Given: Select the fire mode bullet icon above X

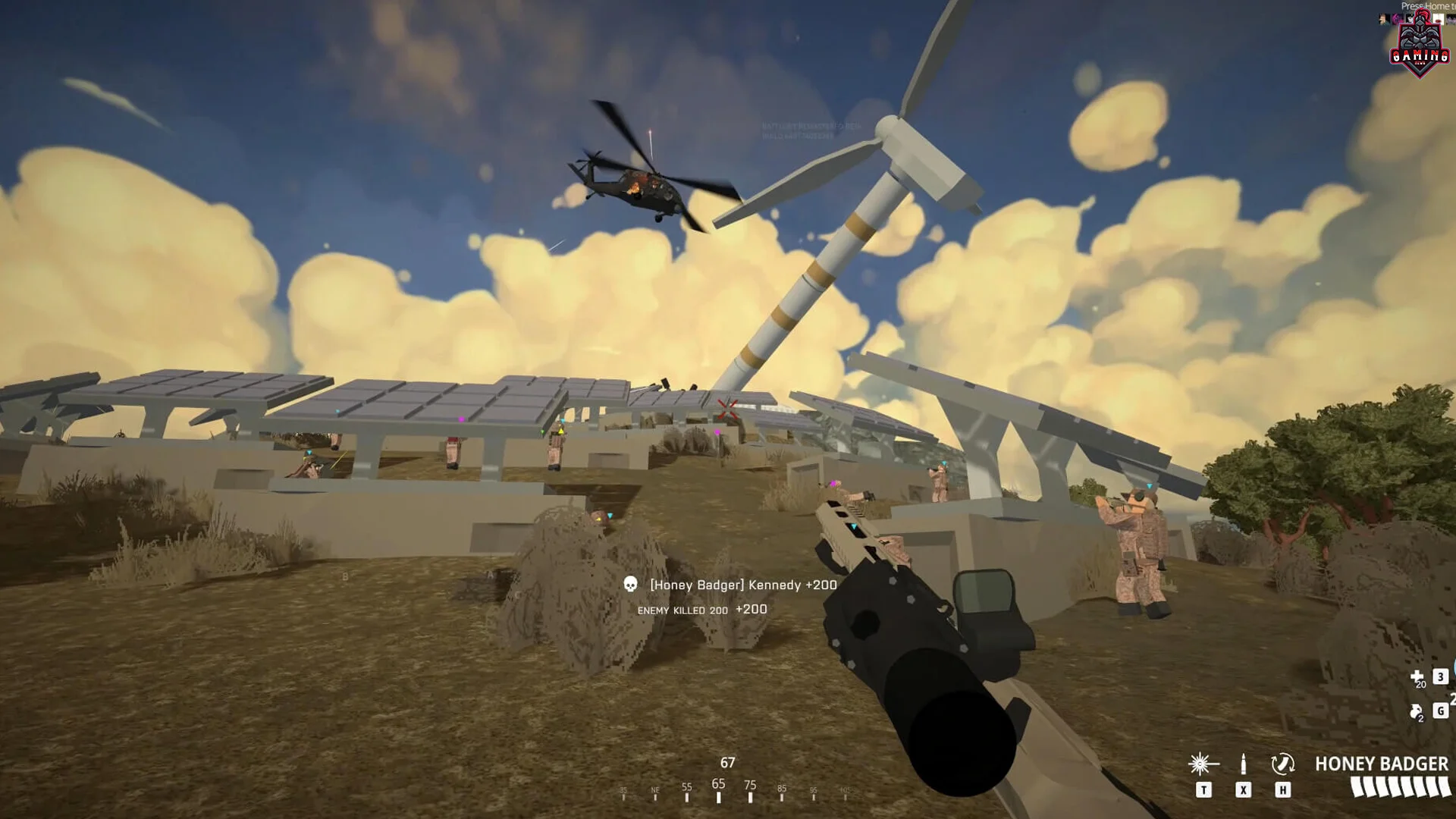Looking at the screenshot, I should pos(1243,764).
